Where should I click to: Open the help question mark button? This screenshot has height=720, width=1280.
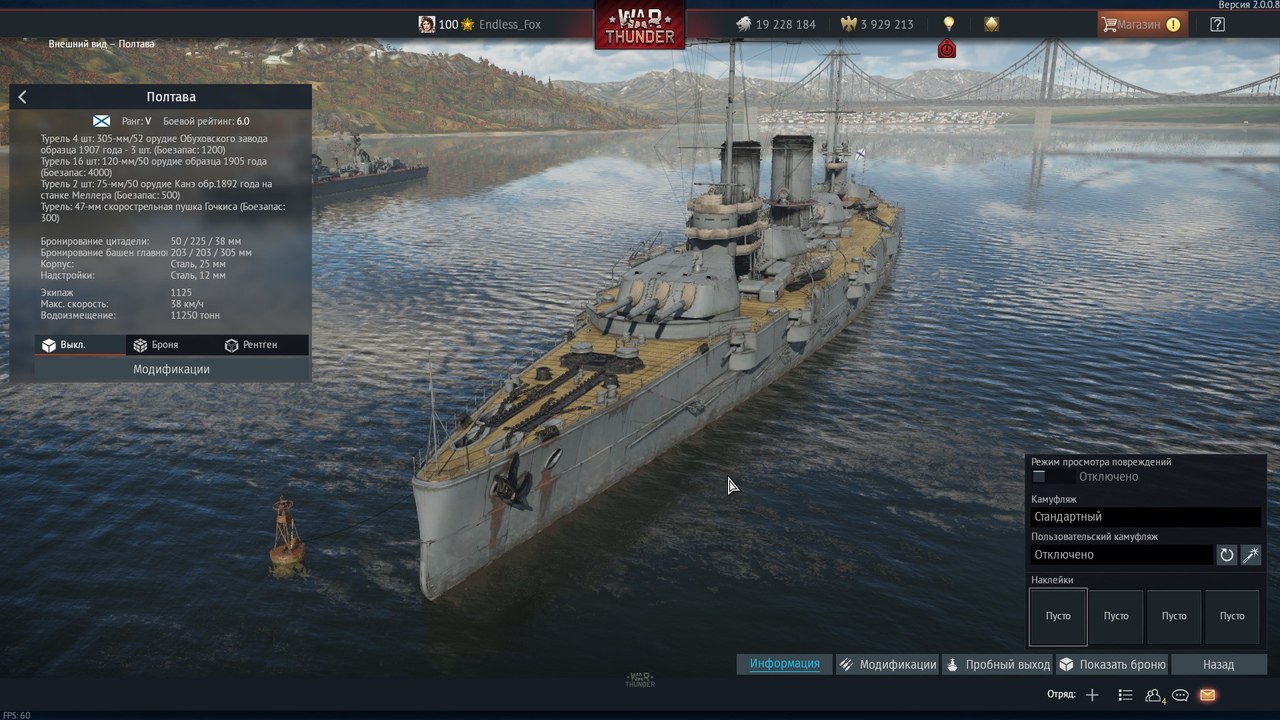1217,25
